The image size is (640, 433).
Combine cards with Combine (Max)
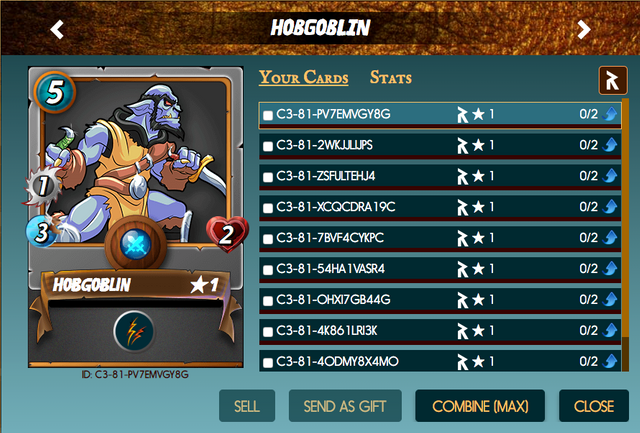(x=480, y=407)
